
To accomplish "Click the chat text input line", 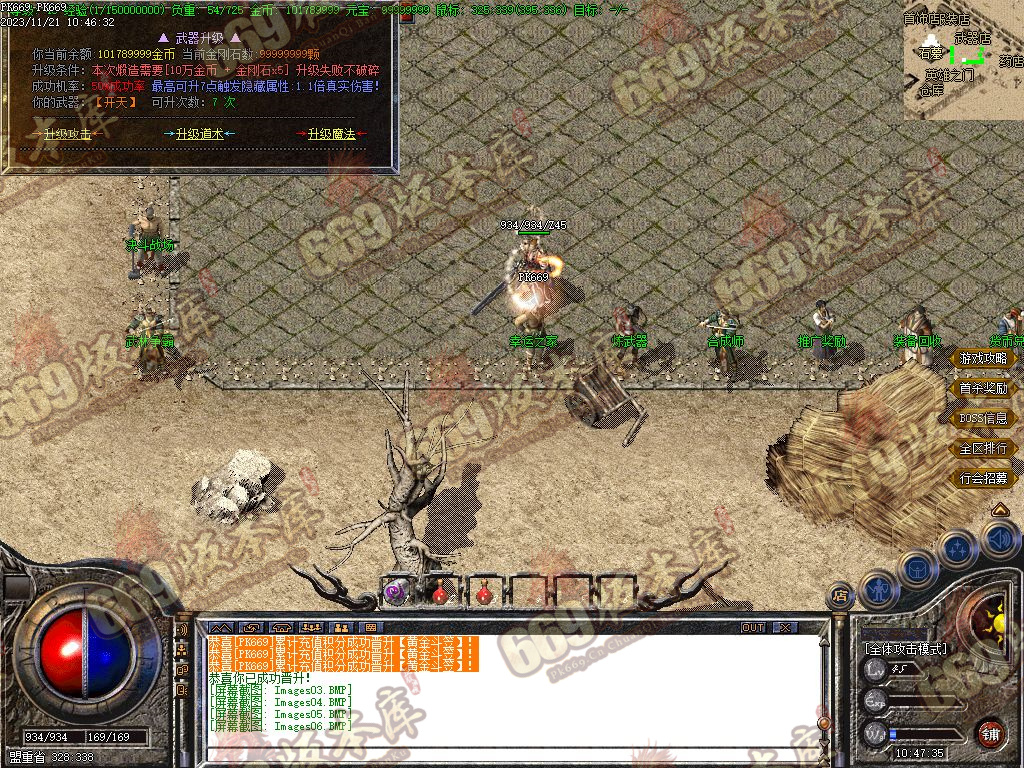I will click(500, 755).
